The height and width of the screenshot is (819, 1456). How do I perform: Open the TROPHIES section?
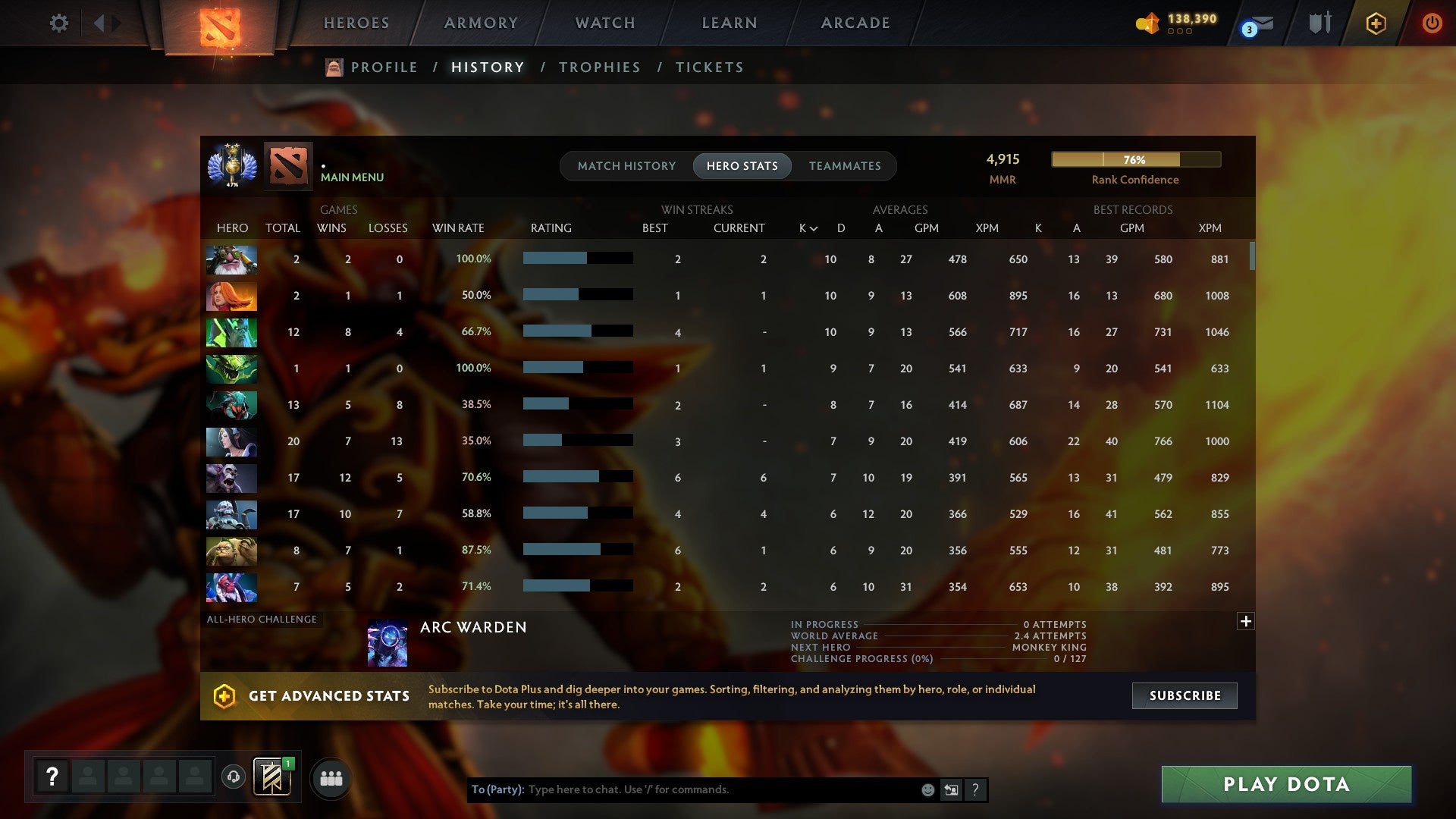[599, 67]
